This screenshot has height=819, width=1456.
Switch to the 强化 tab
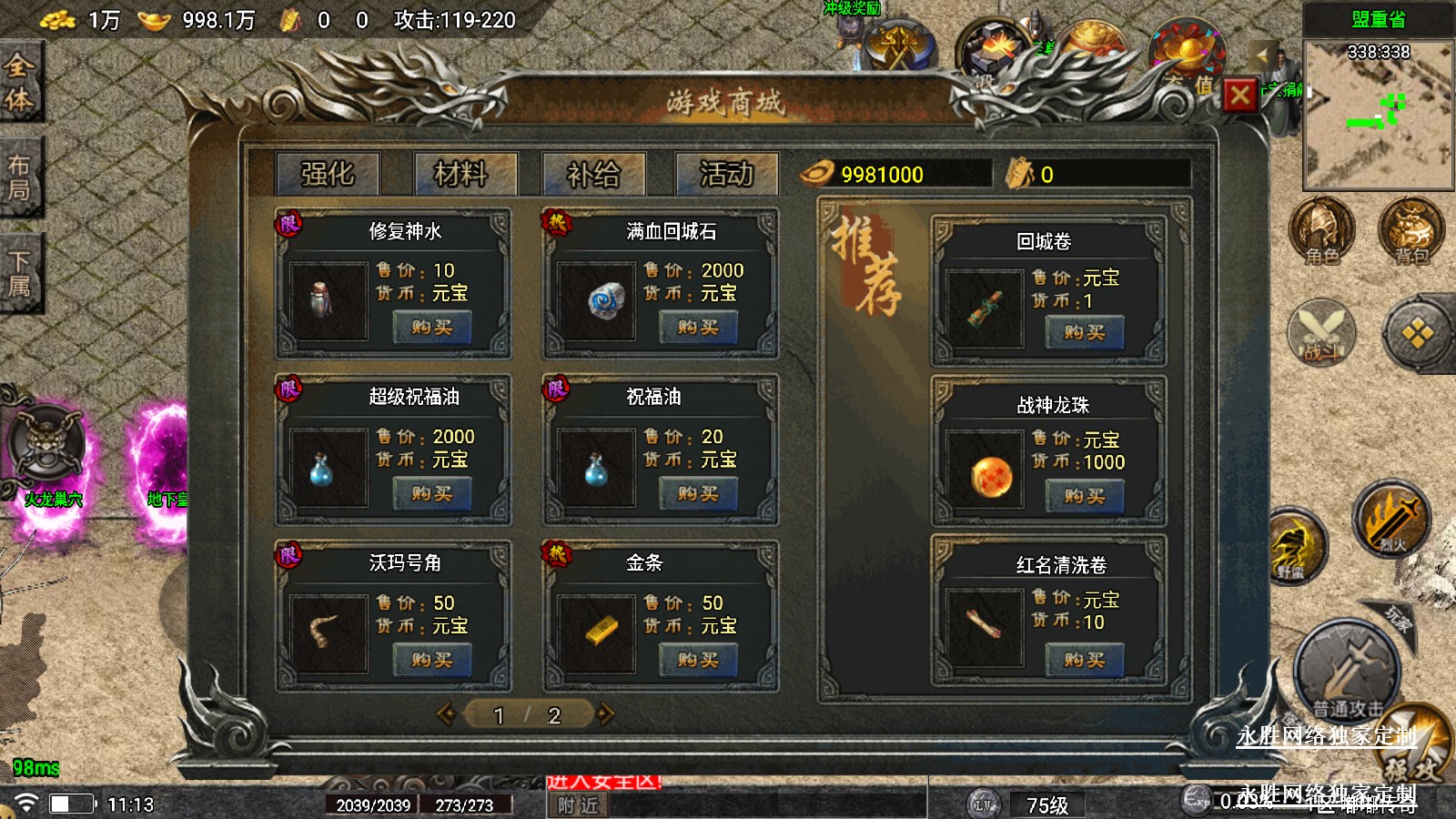click(328, 174)
